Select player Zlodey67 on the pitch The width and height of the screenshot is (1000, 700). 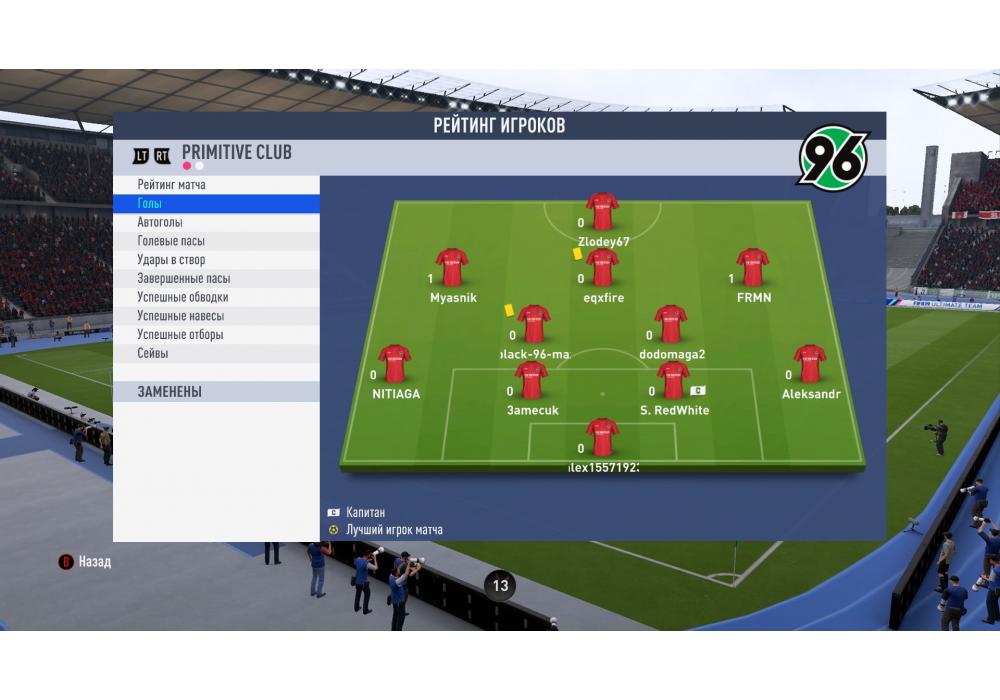[x=602, y=212]
